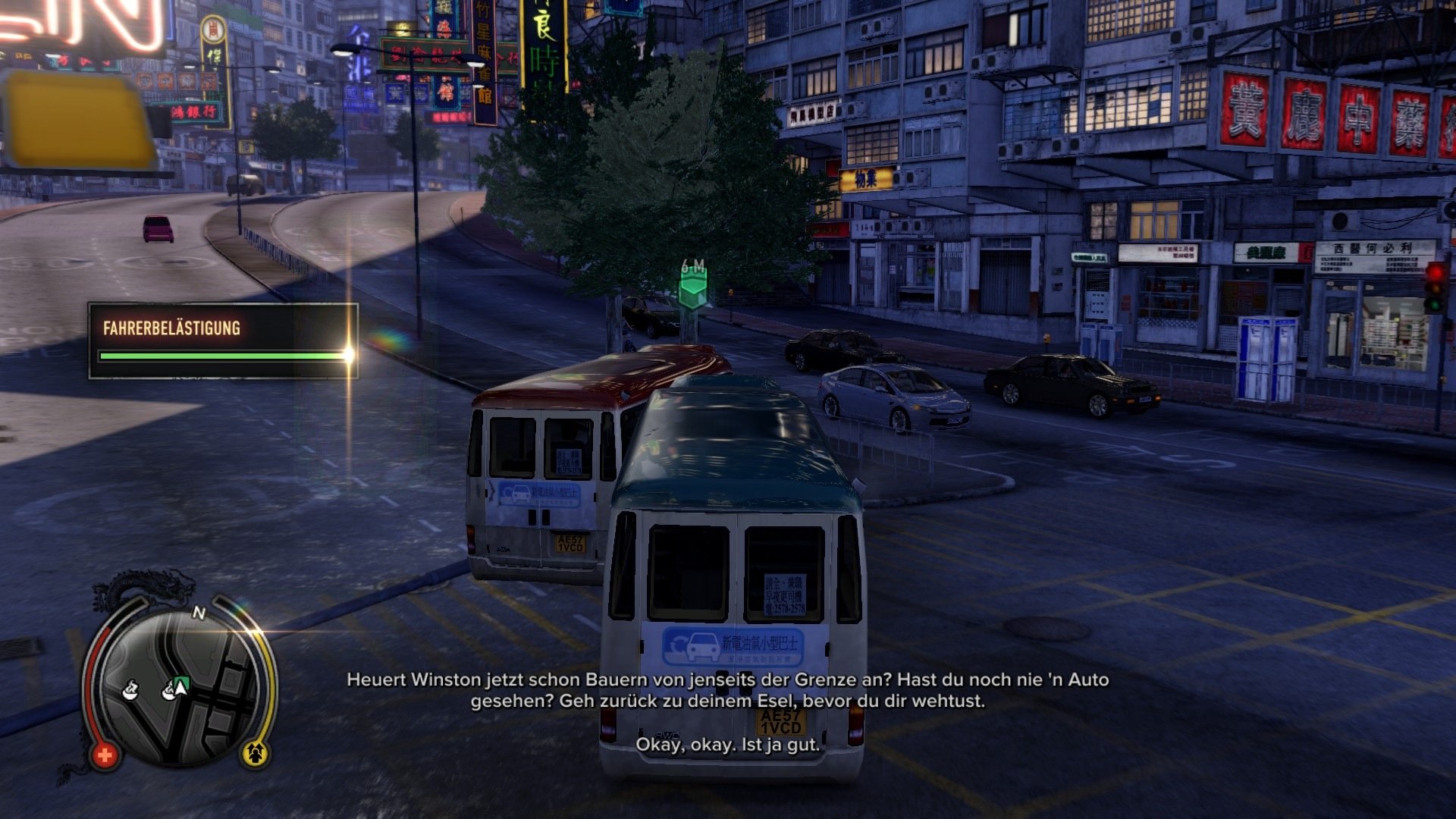Click the Fahrerbelästigung objective panel
This screenshot has width=1456, height=819.
[x=223, y=340]
